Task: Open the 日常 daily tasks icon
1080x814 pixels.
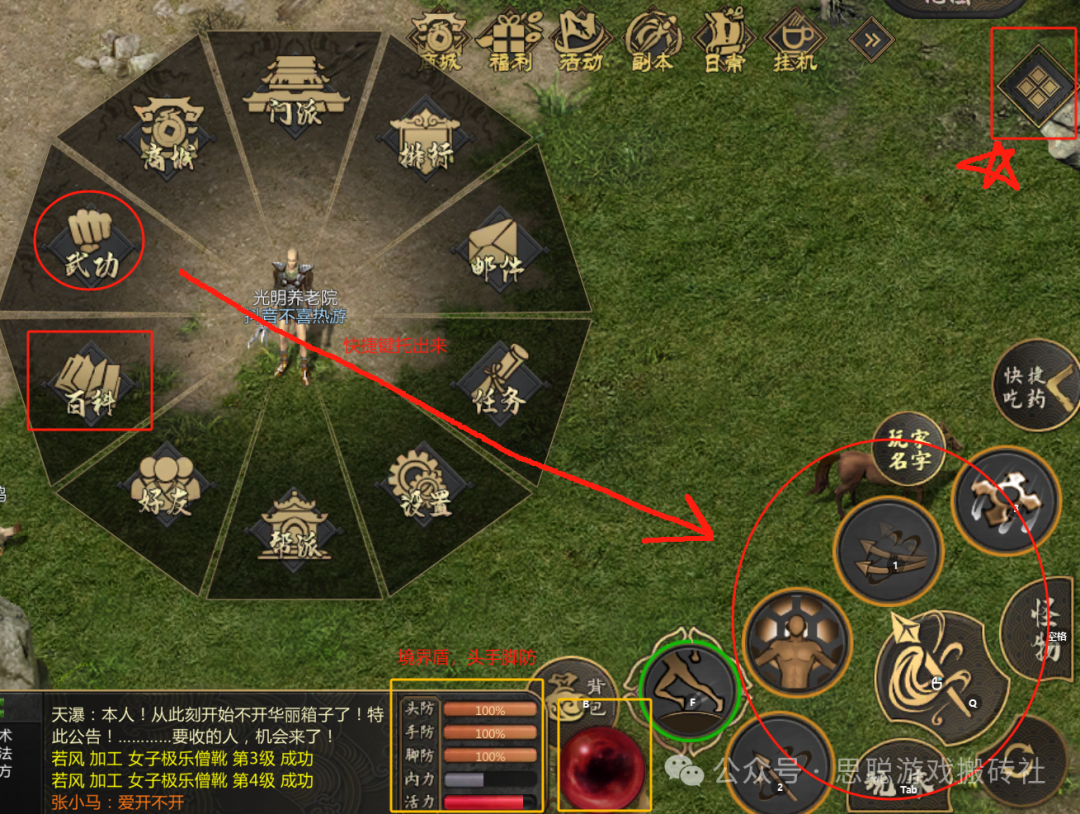Action: [x=724, y=41]
